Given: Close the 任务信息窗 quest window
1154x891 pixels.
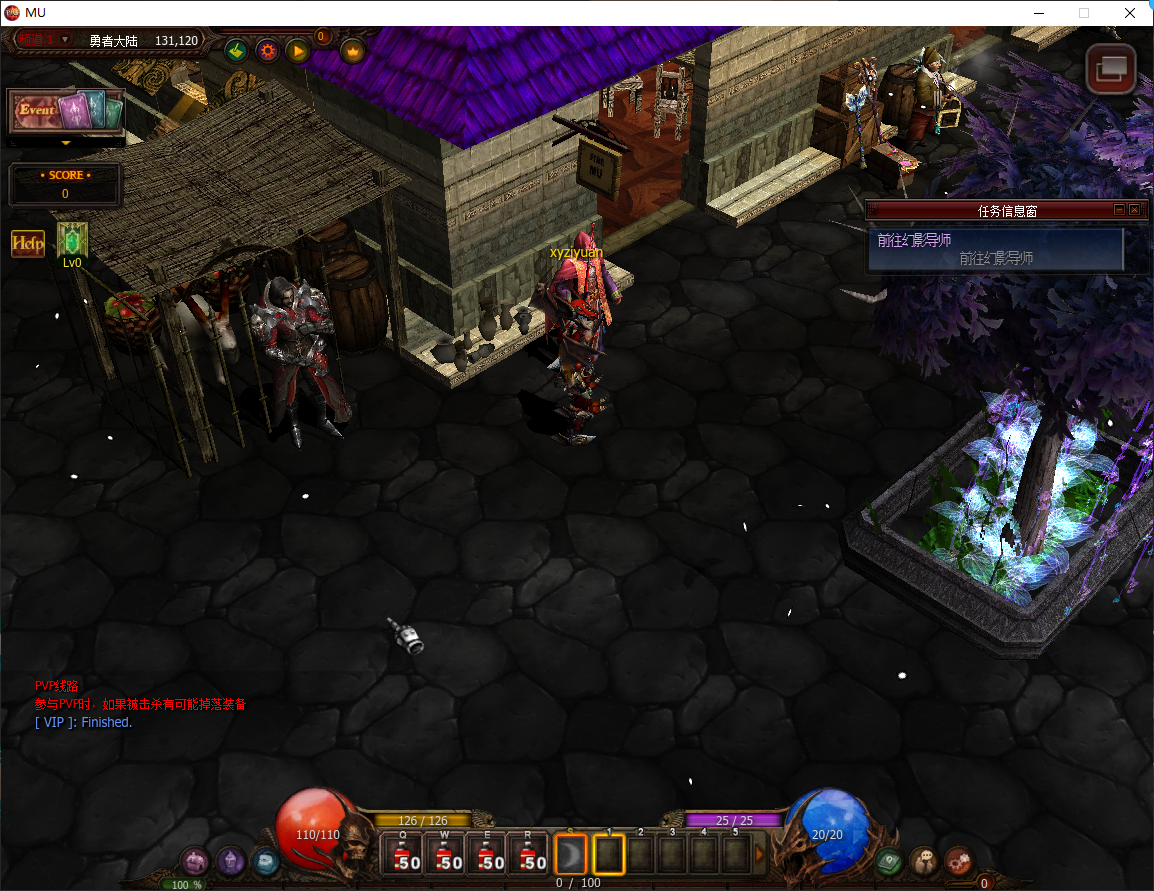Looking at the screenshot, I should pyautogui.click(x=1134, y=210).
